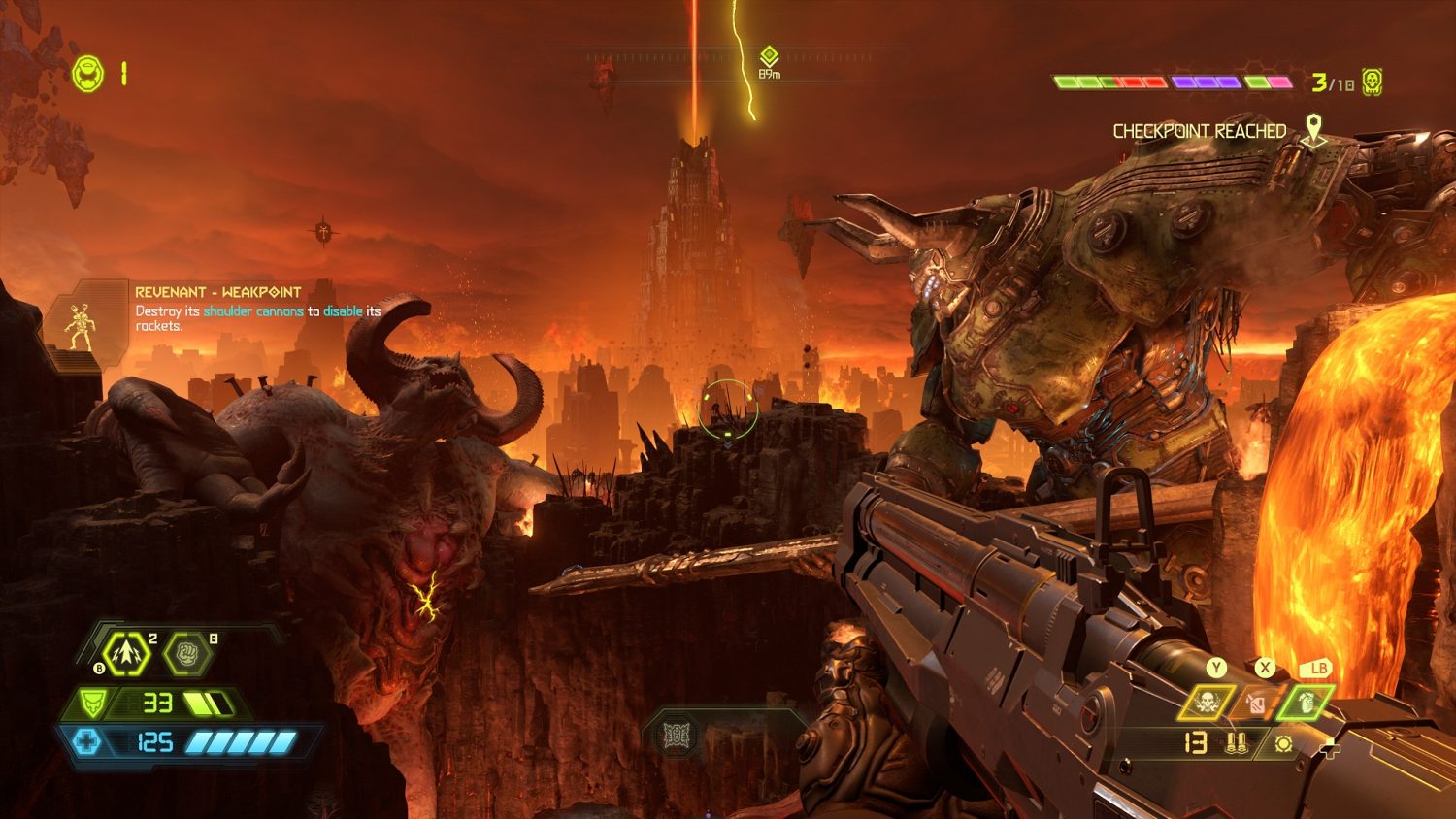Click the shotgun shells ammo type icon
Screen dimensions: 1456x819
(x=1237, y=744)
